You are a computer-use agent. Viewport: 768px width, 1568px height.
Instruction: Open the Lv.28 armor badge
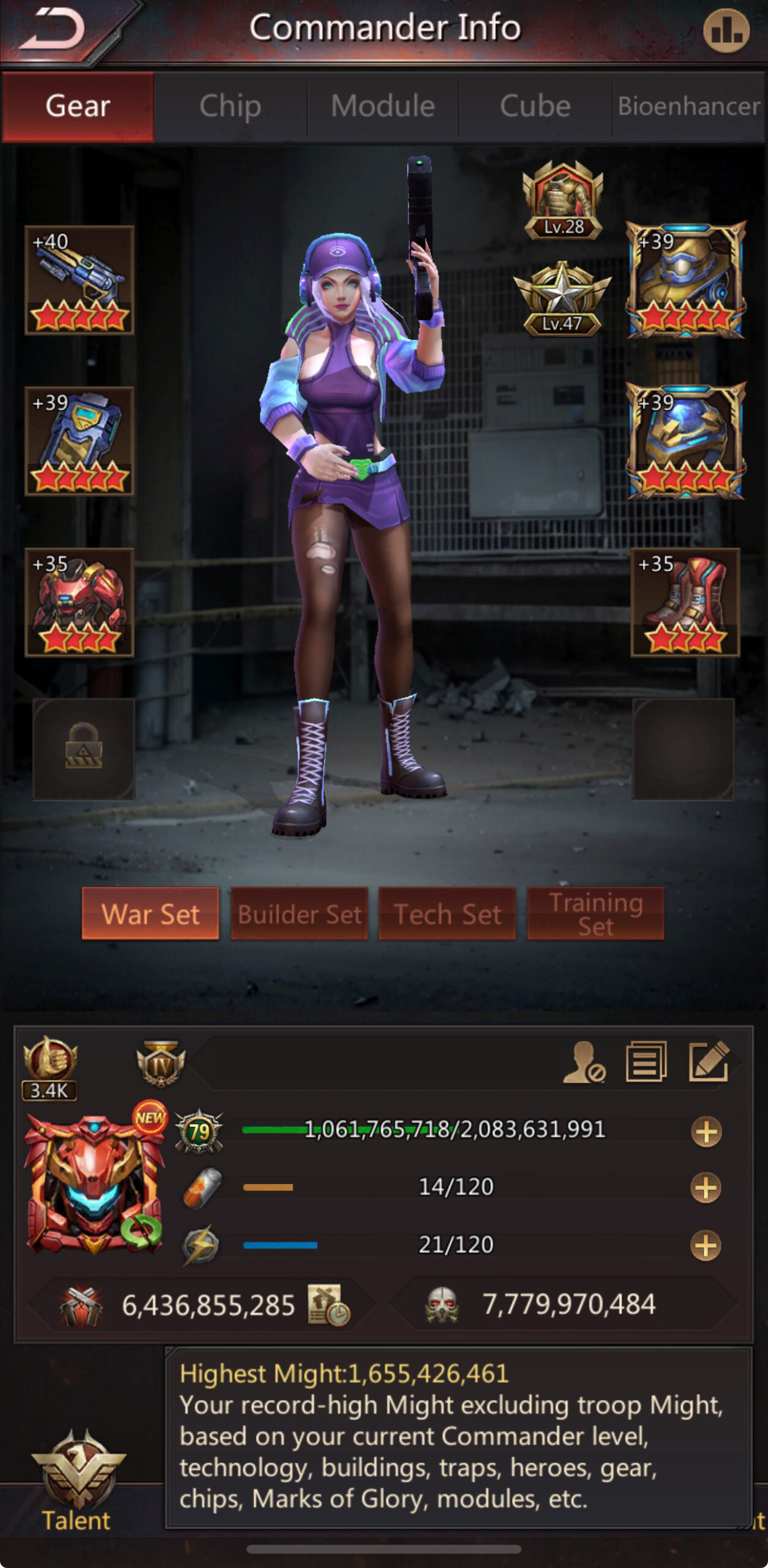[x=563, y=200]
